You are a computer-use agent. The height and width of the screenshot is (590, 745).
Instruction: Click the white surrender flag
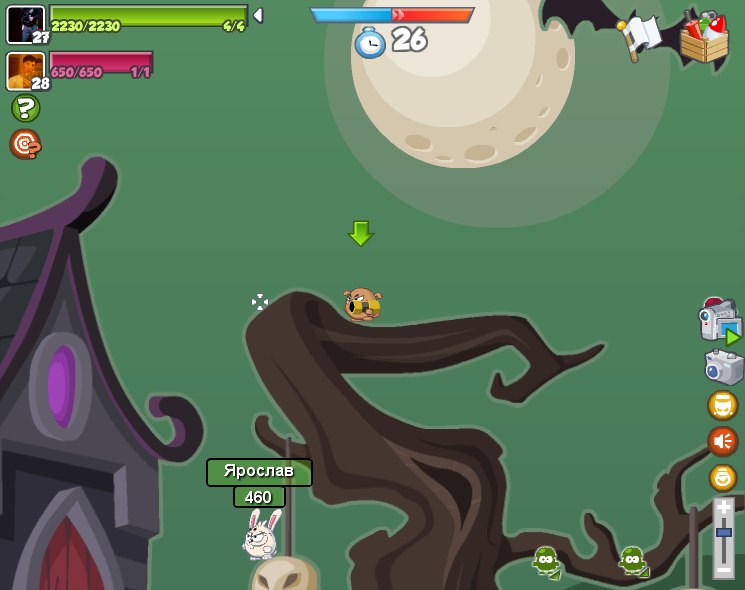tap(640, 36)
